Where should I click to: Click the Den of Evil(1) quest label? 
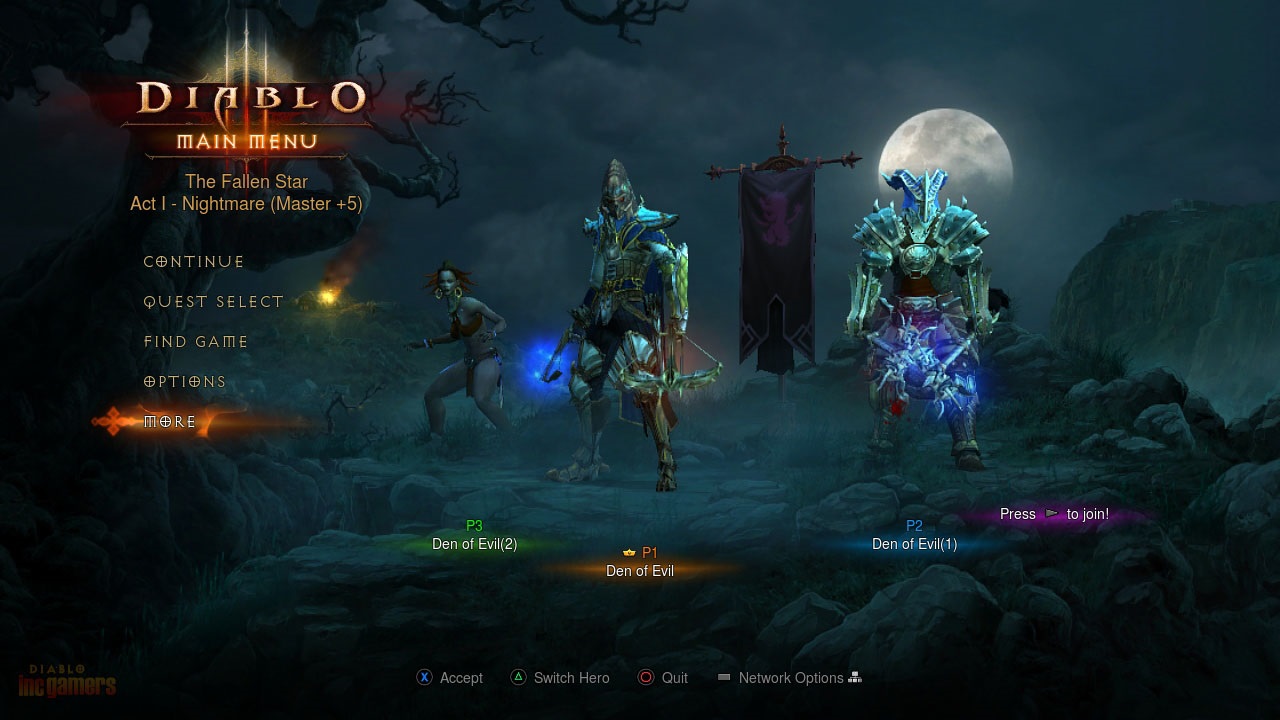914,544
